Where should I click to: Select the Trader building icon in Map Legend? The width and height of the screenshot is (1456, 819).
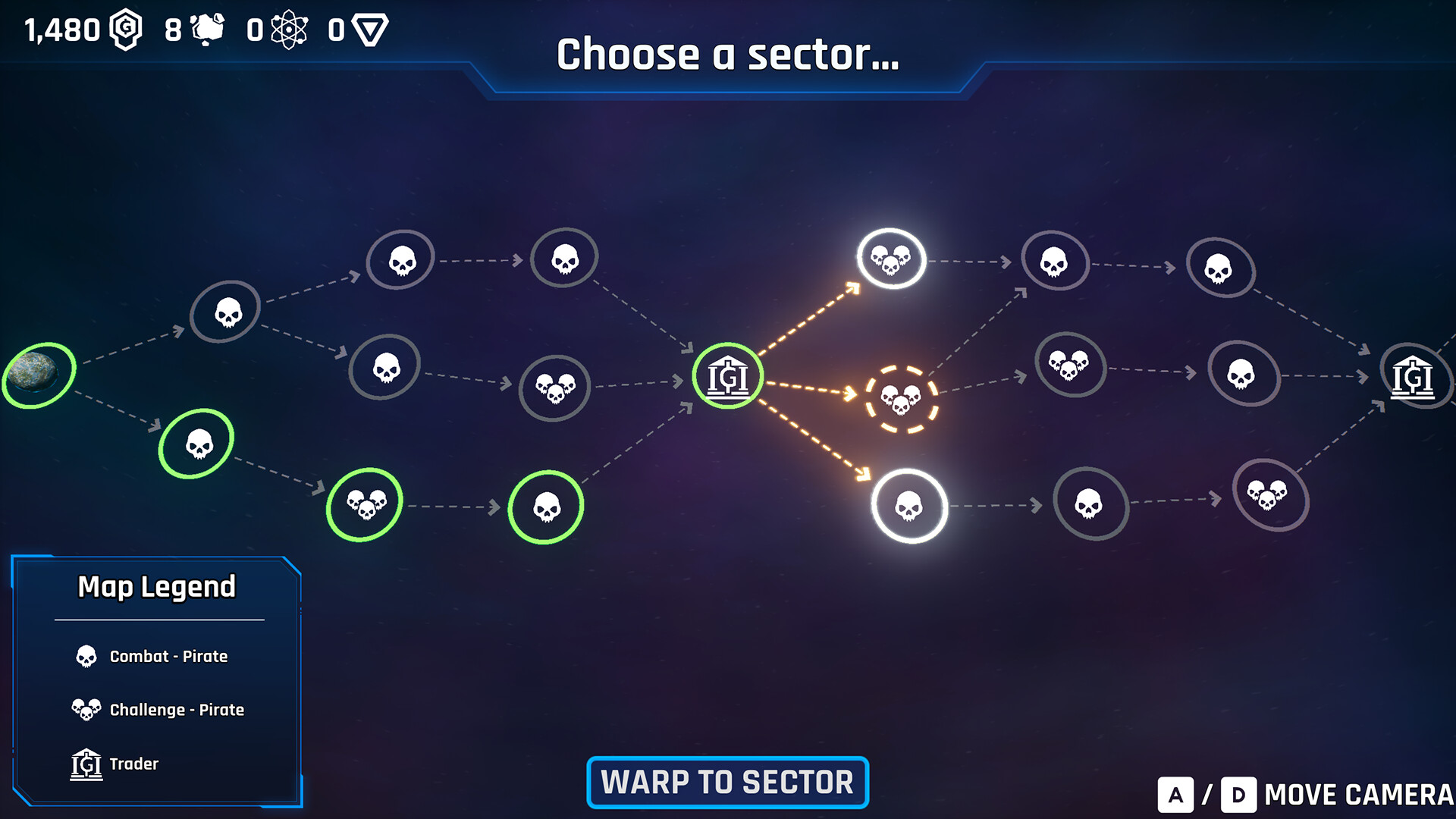(x=86, y=764)
